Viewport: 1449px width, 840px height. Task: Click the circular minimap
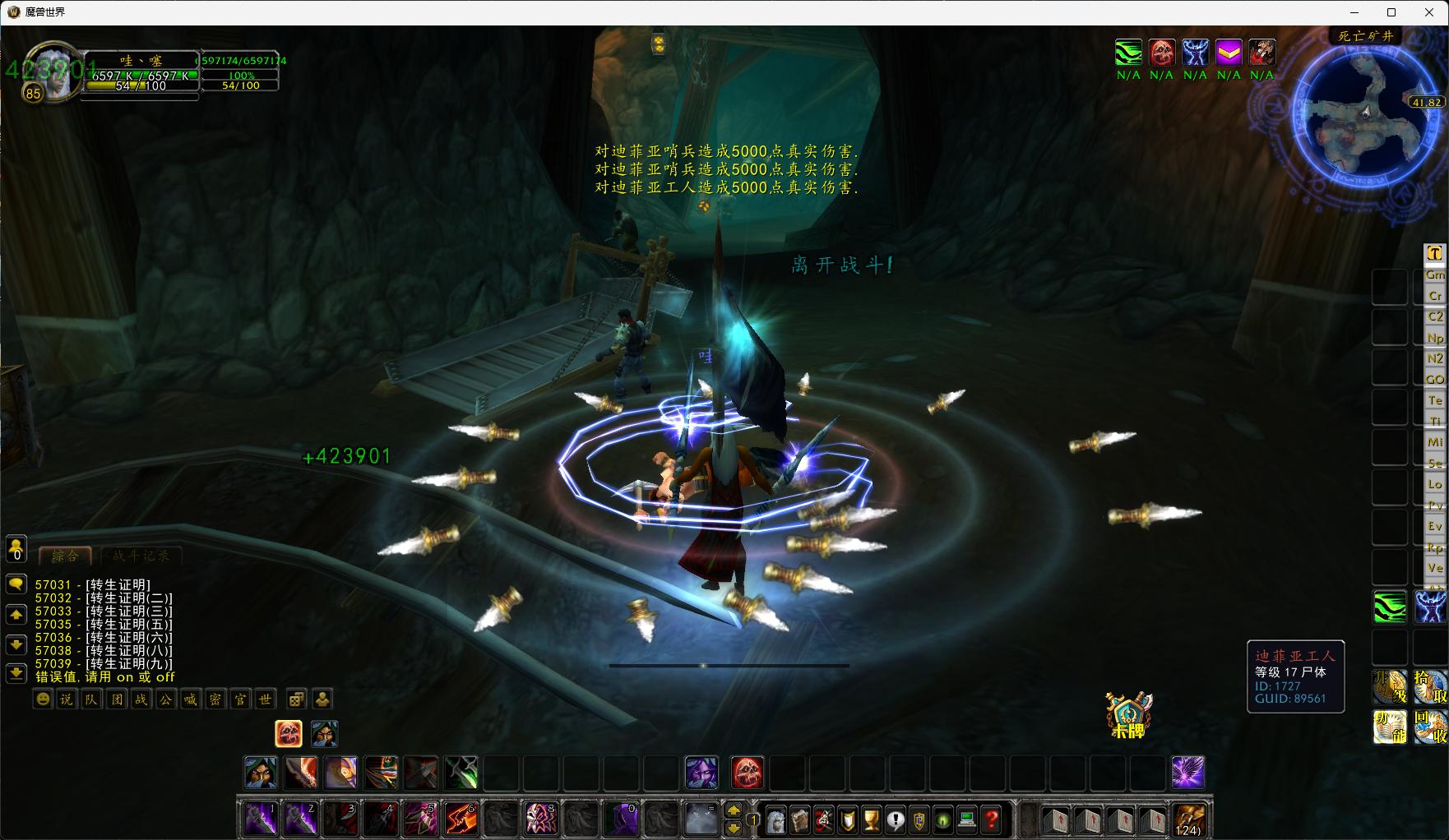[x=1365, y=122]
